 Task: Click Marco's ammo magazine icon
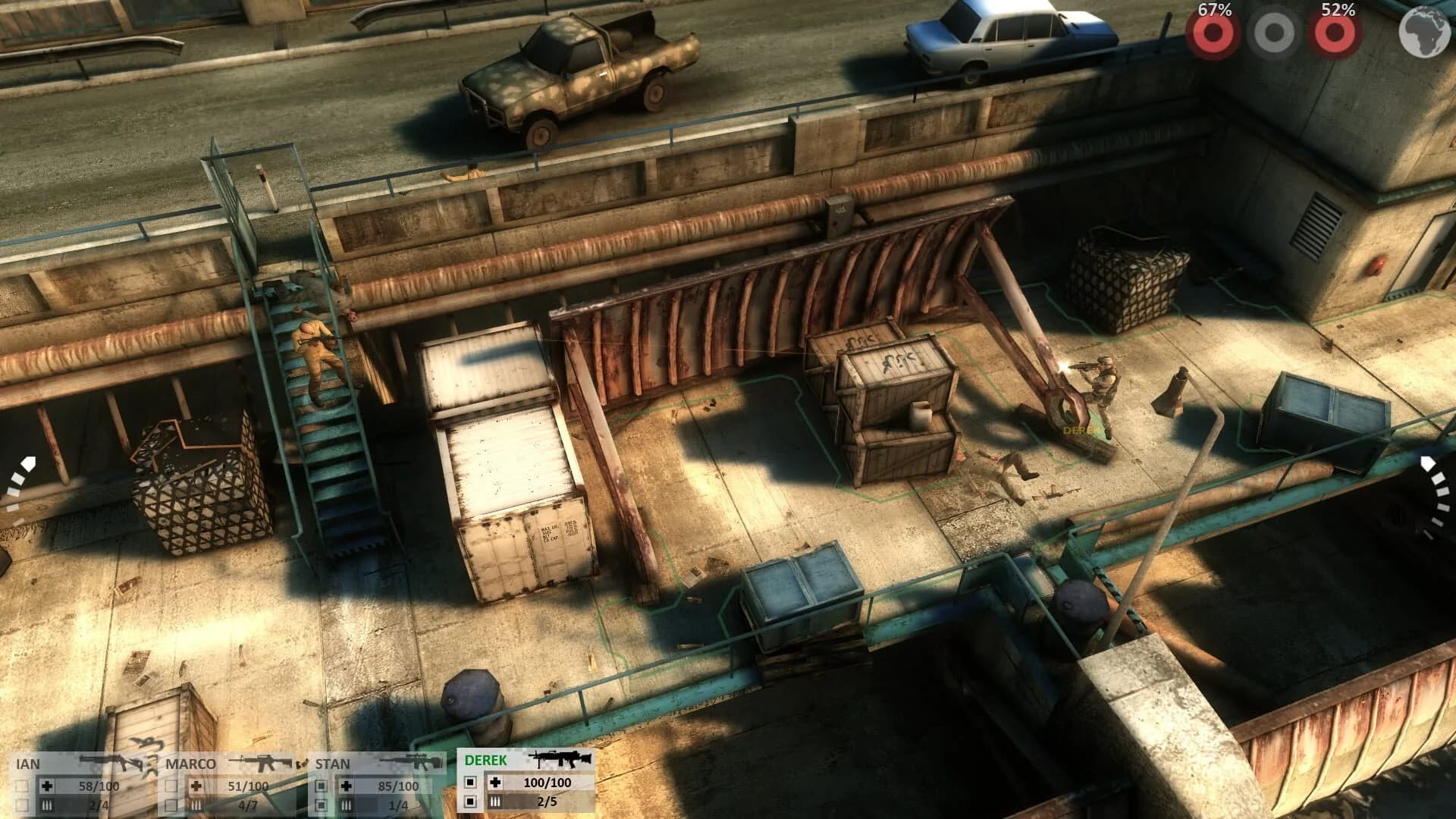point(196,805)
